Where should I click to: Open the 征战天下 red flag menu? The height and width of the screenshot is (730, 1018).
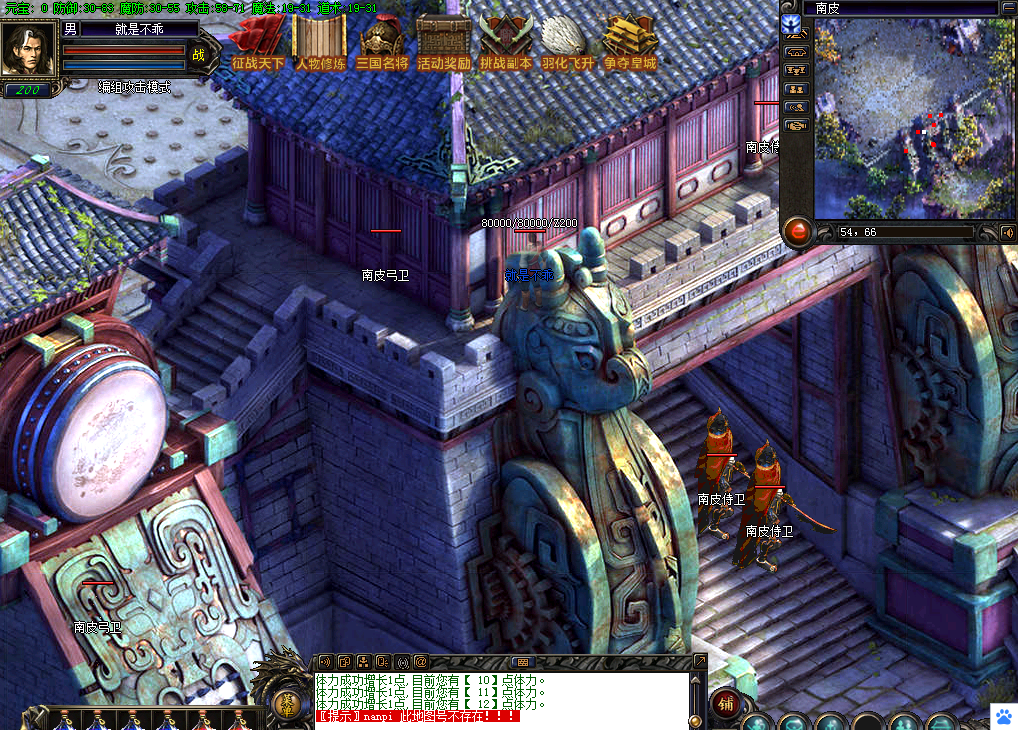click(258, 43)
